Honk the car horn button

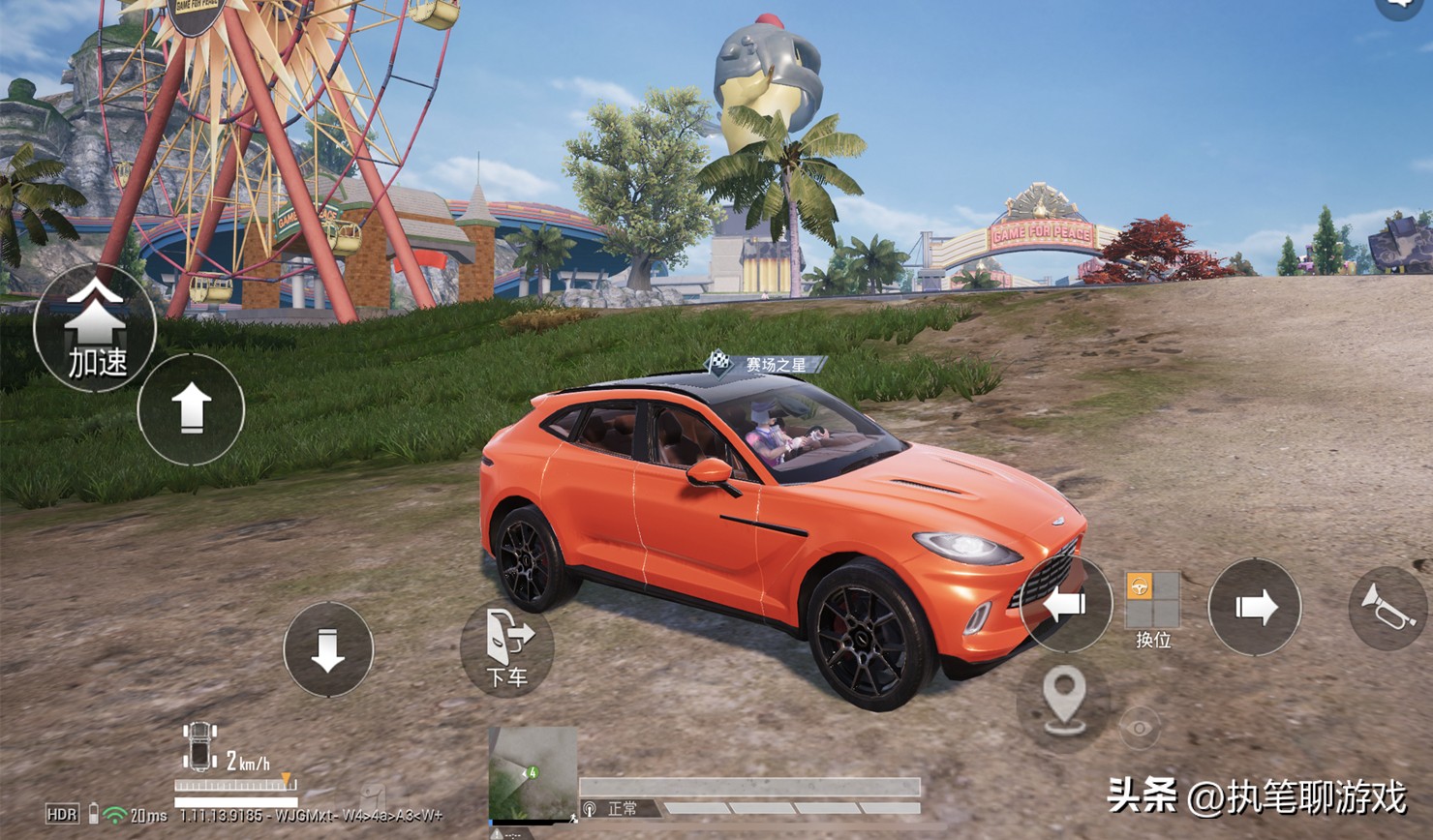(1388, 607)
